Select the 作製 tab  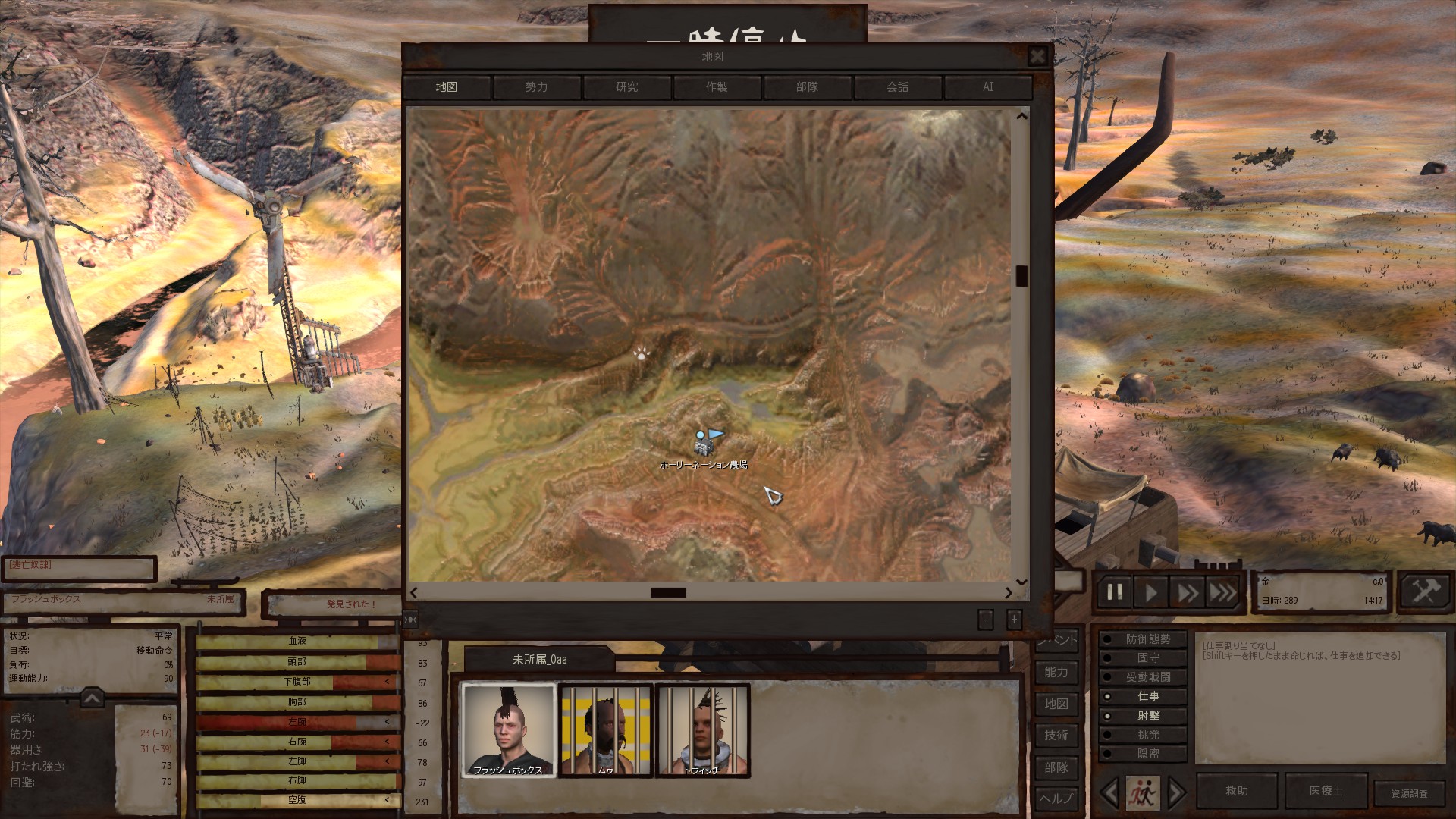coord(717,87)
